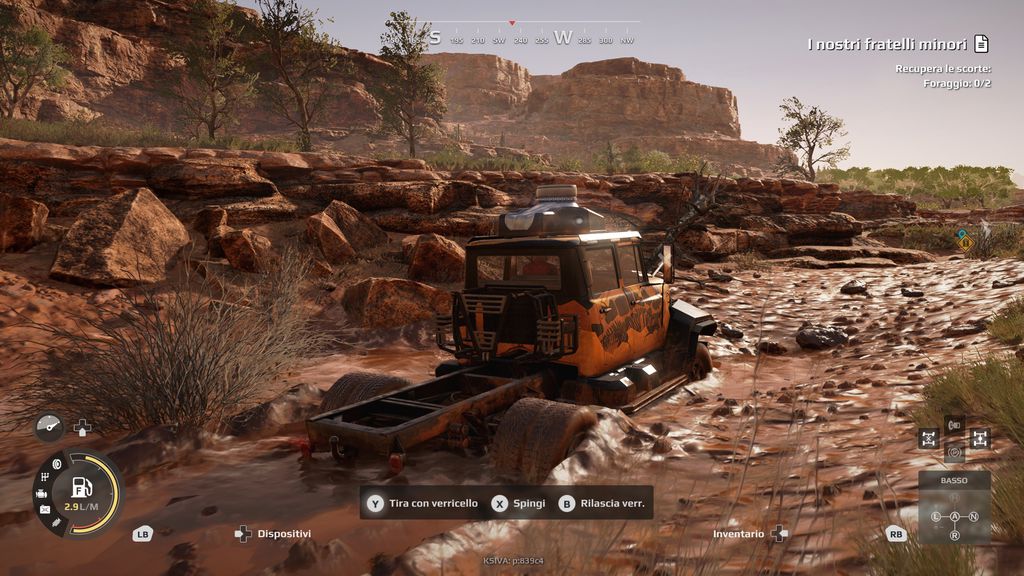
Task: Toggle the all-wheel drive icon
Action: coord(979,438)
